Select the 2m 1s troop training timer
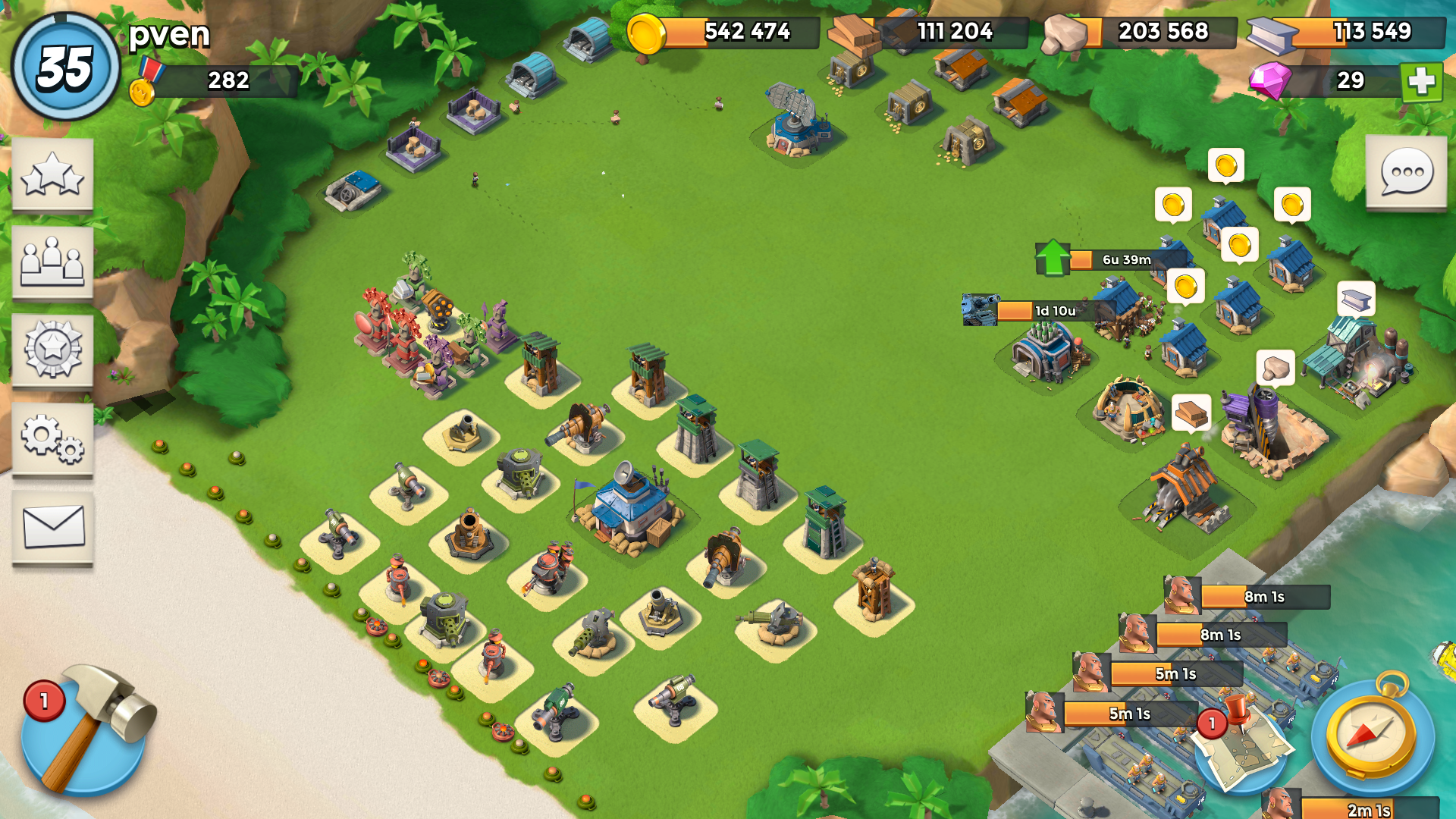 pyautogui.click(x=1357, y=808)
